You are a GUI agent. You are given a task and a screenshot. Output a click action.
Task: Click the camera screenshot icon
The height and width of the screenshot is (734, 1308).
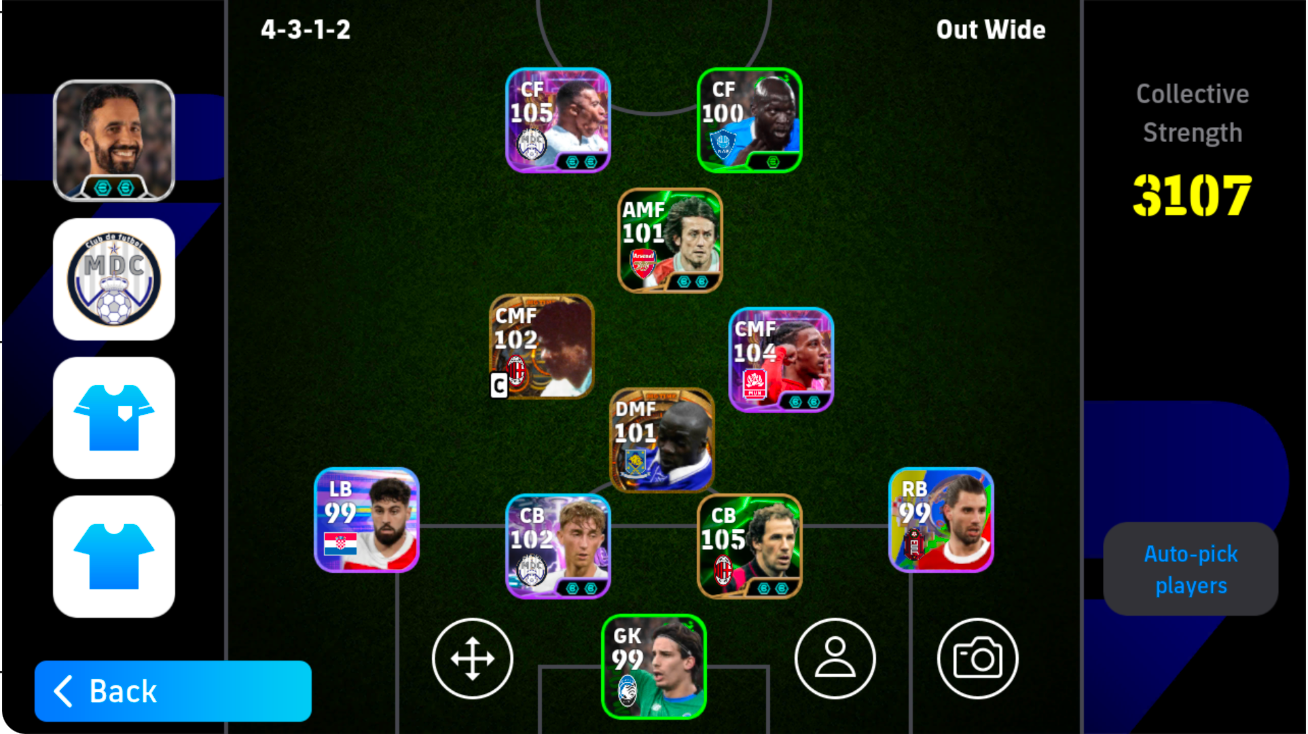(x=978, y=658)
